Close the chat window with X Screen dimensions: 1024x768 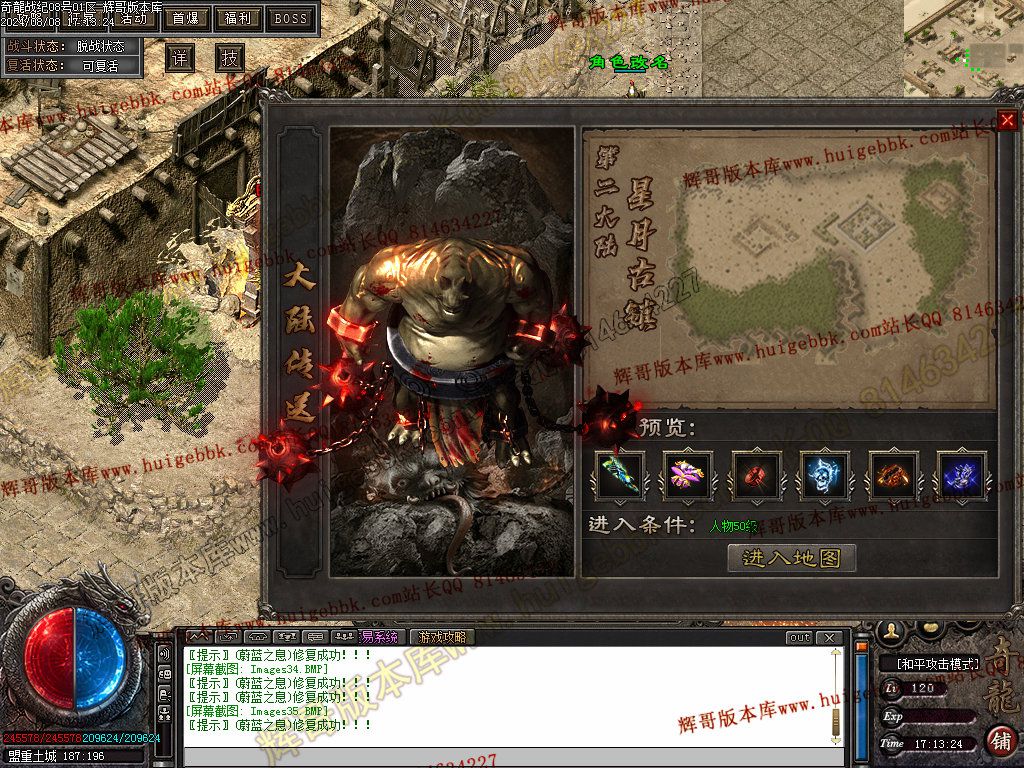829,637
